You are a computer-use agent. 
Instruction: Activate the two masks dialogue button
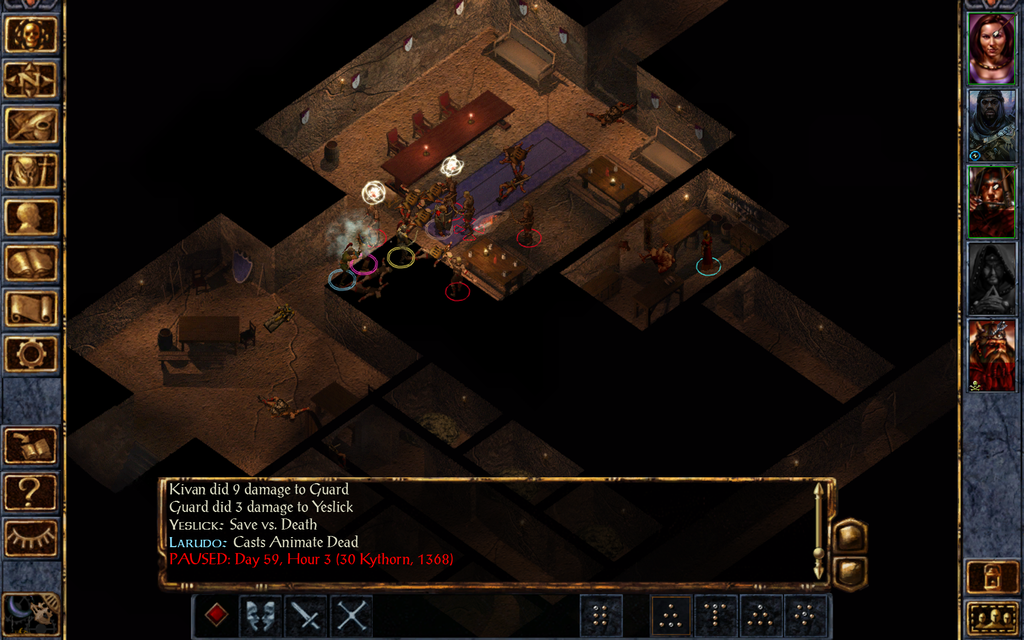pyautogui.click(x=260, y=615)
